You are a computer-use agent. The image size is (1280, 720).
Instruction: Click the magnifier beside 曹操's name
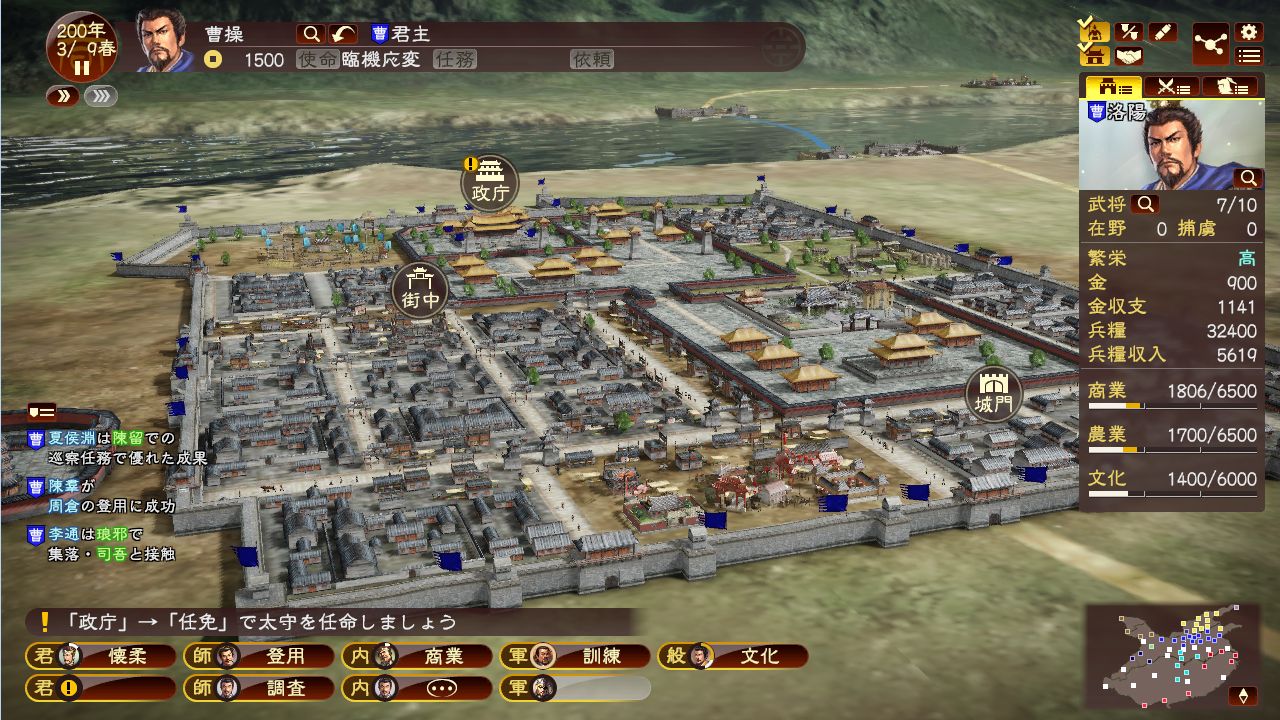(312, 33)
